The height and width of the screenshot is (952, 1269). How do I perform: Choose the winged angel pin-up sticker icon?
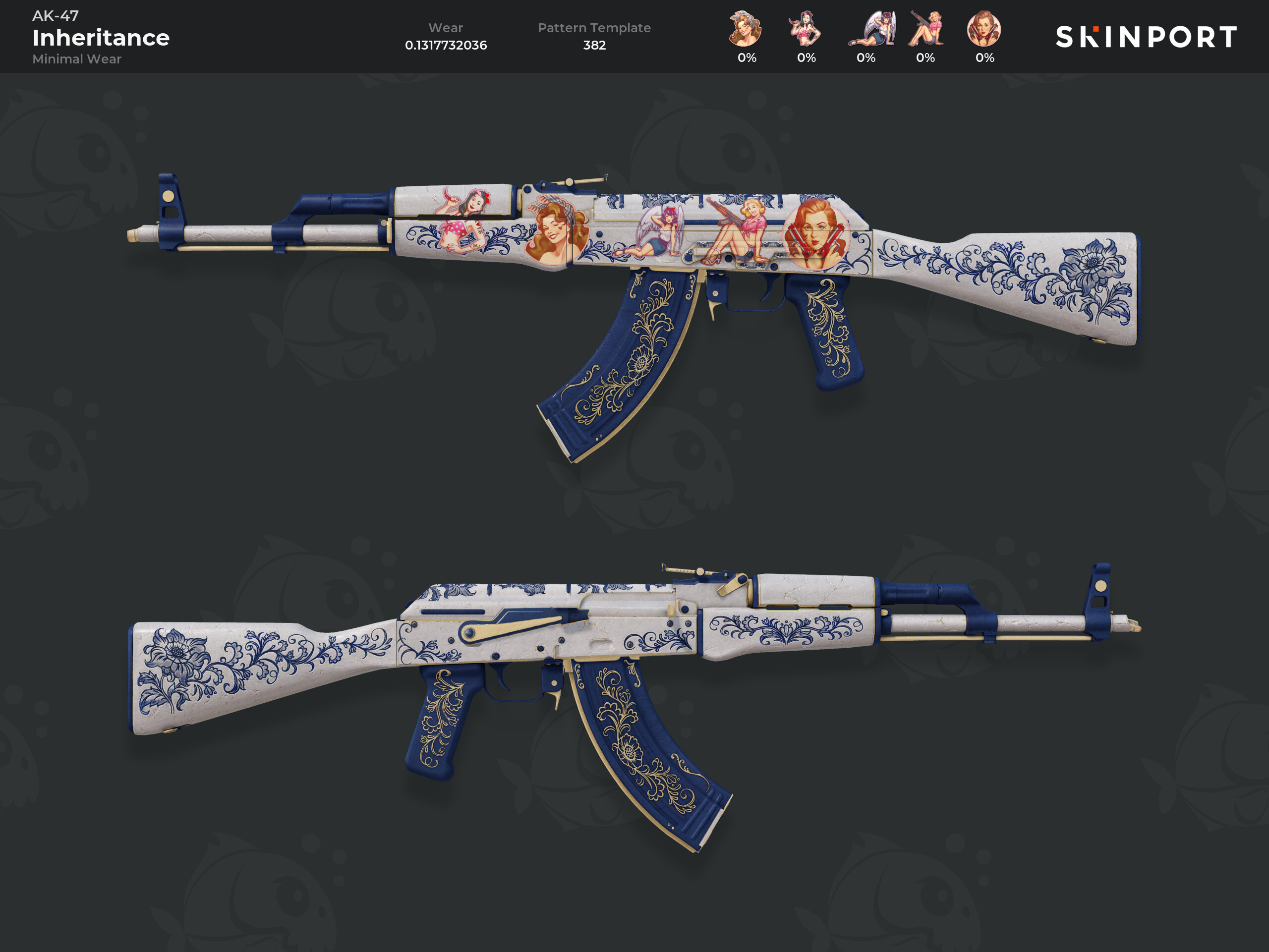[871, 29]
